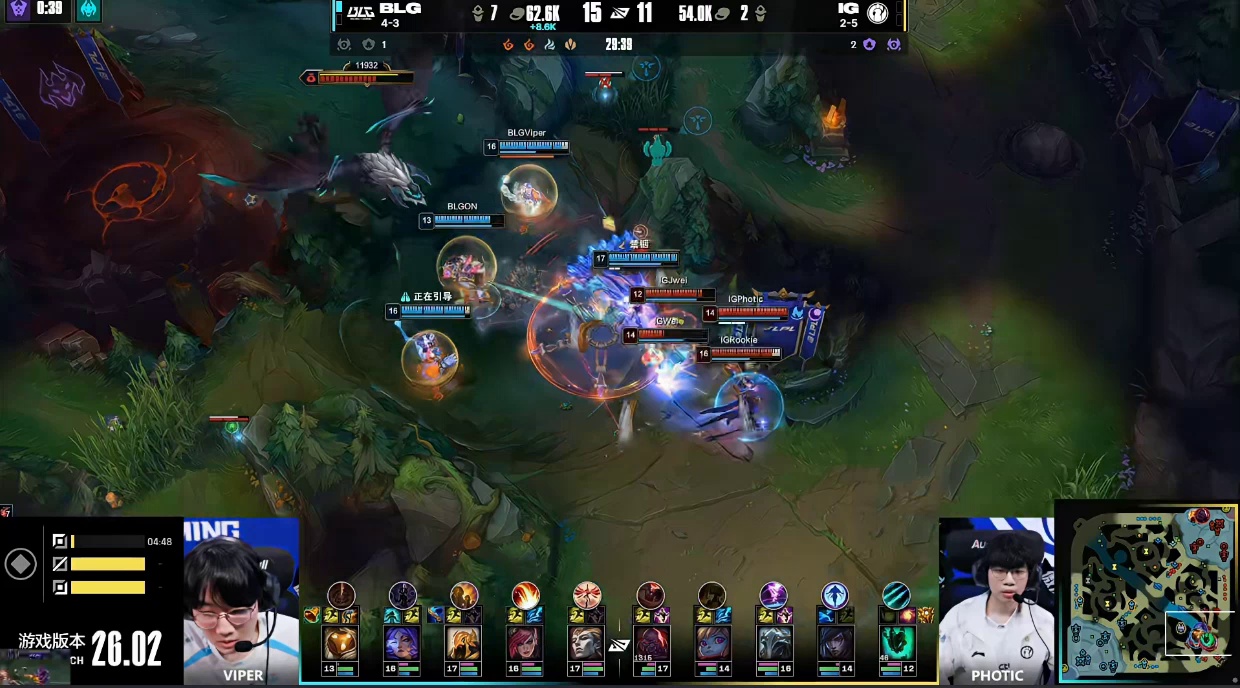The height and width of the screenshot is (688, 1240).
Task: Pick the blue-skinned pink-haired champion portrait
Action: 711,643
